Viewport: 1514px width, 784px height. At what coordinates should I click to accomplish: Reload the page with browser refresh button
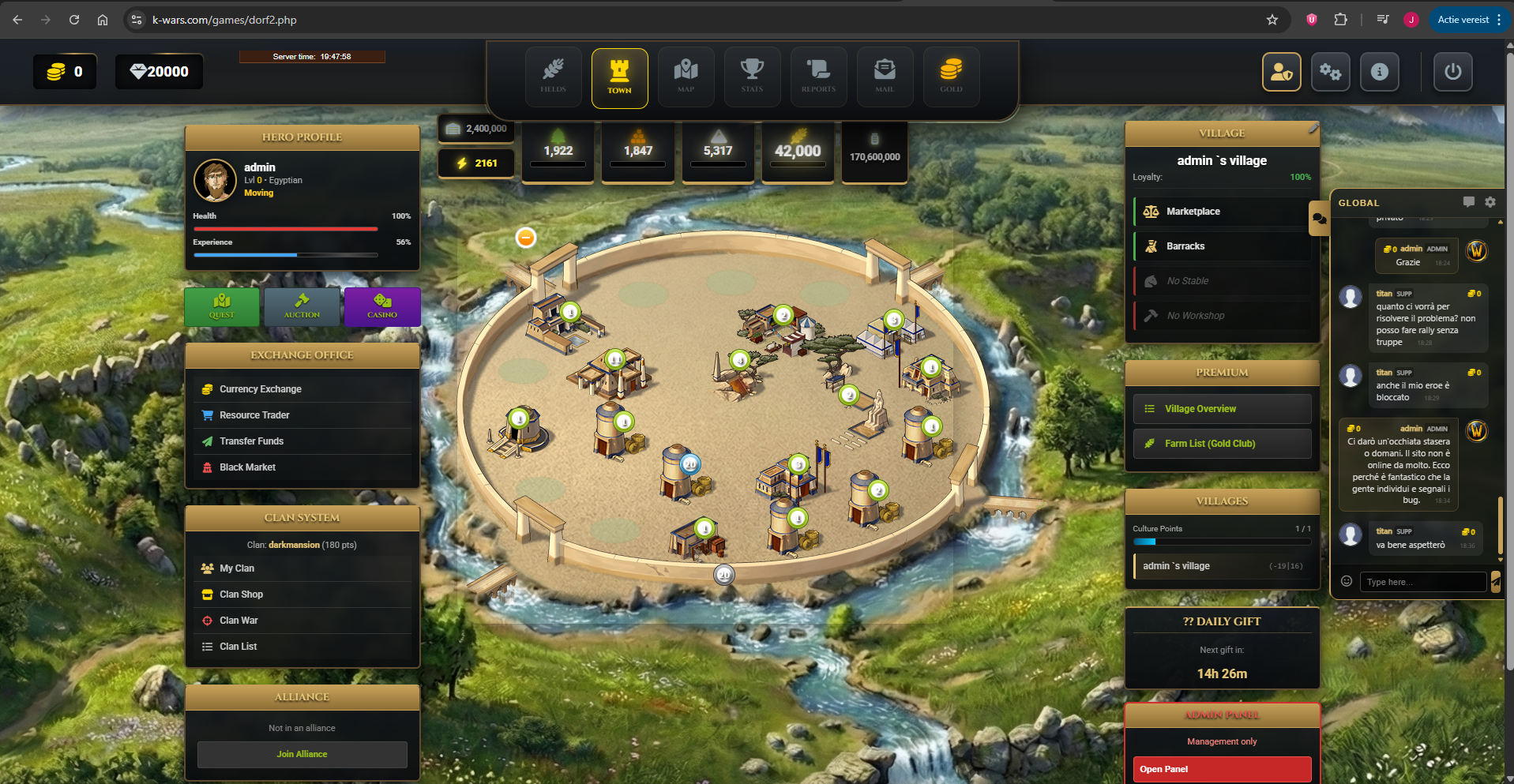pos(74,20)
